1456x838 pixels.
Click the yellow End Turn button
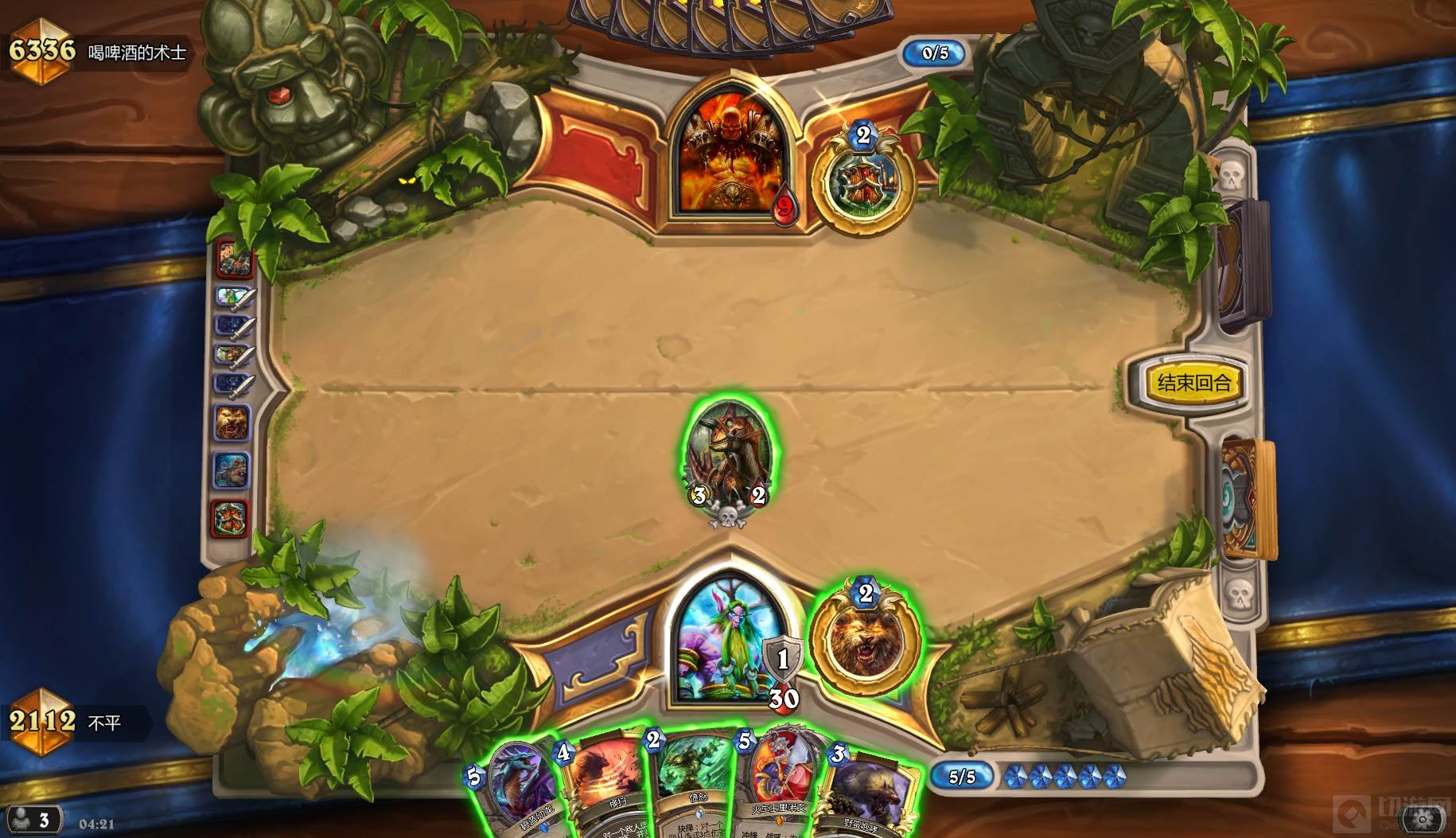point(1193,383)
